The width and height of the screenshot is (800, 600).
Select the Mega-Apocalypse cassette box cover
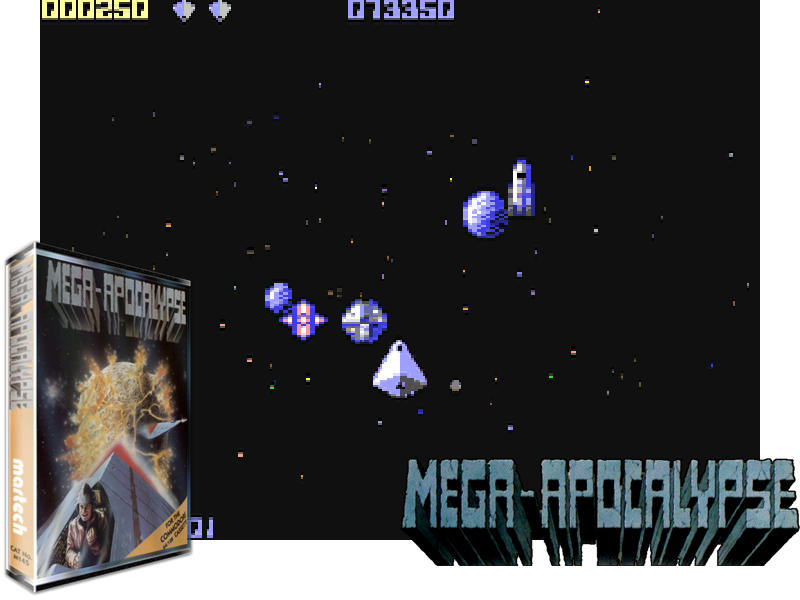pyautogui.click(x=98, y=418)
